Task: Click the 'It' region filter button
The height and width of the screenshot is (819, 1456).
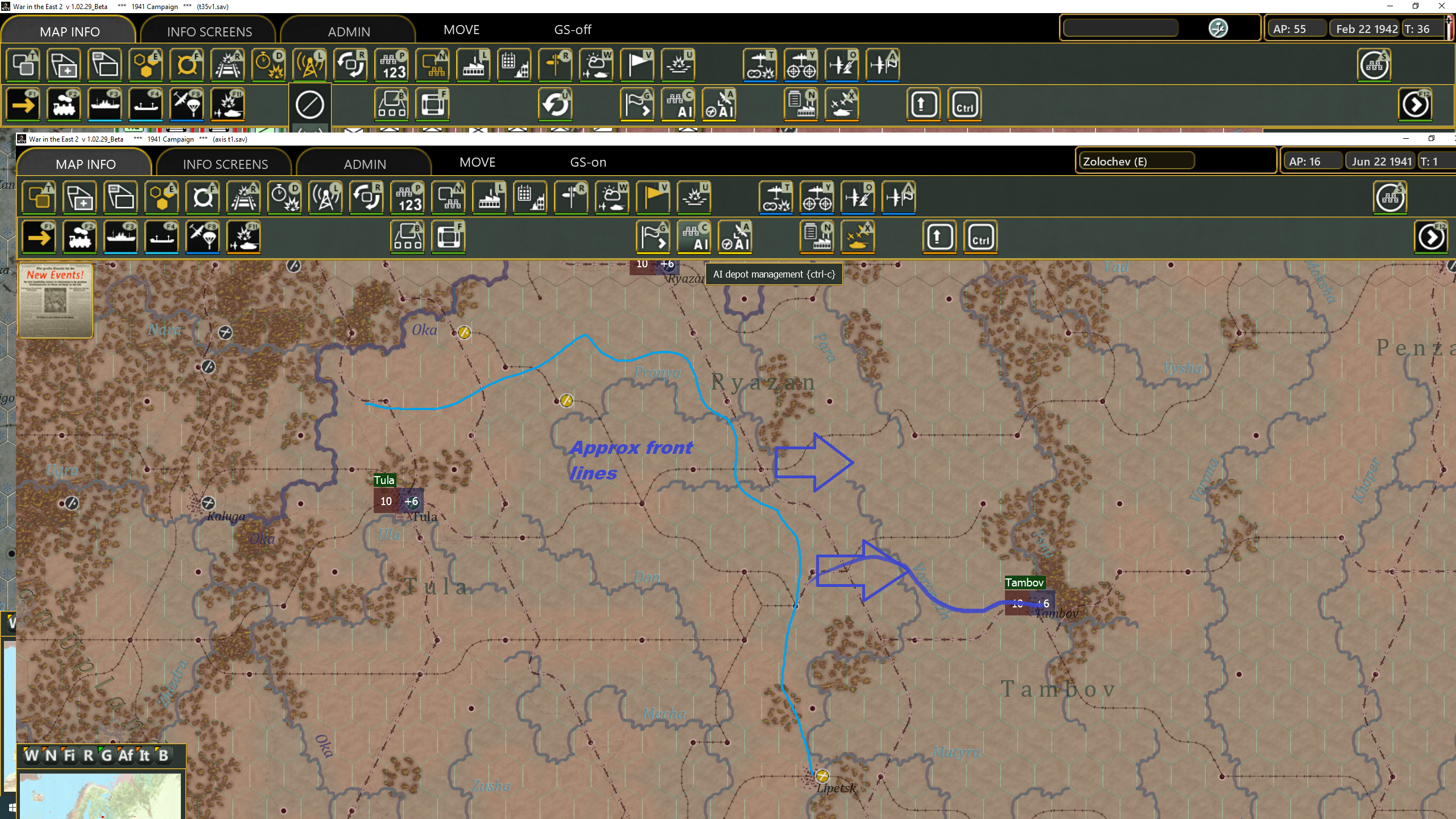Action: (x=143, y=756)
